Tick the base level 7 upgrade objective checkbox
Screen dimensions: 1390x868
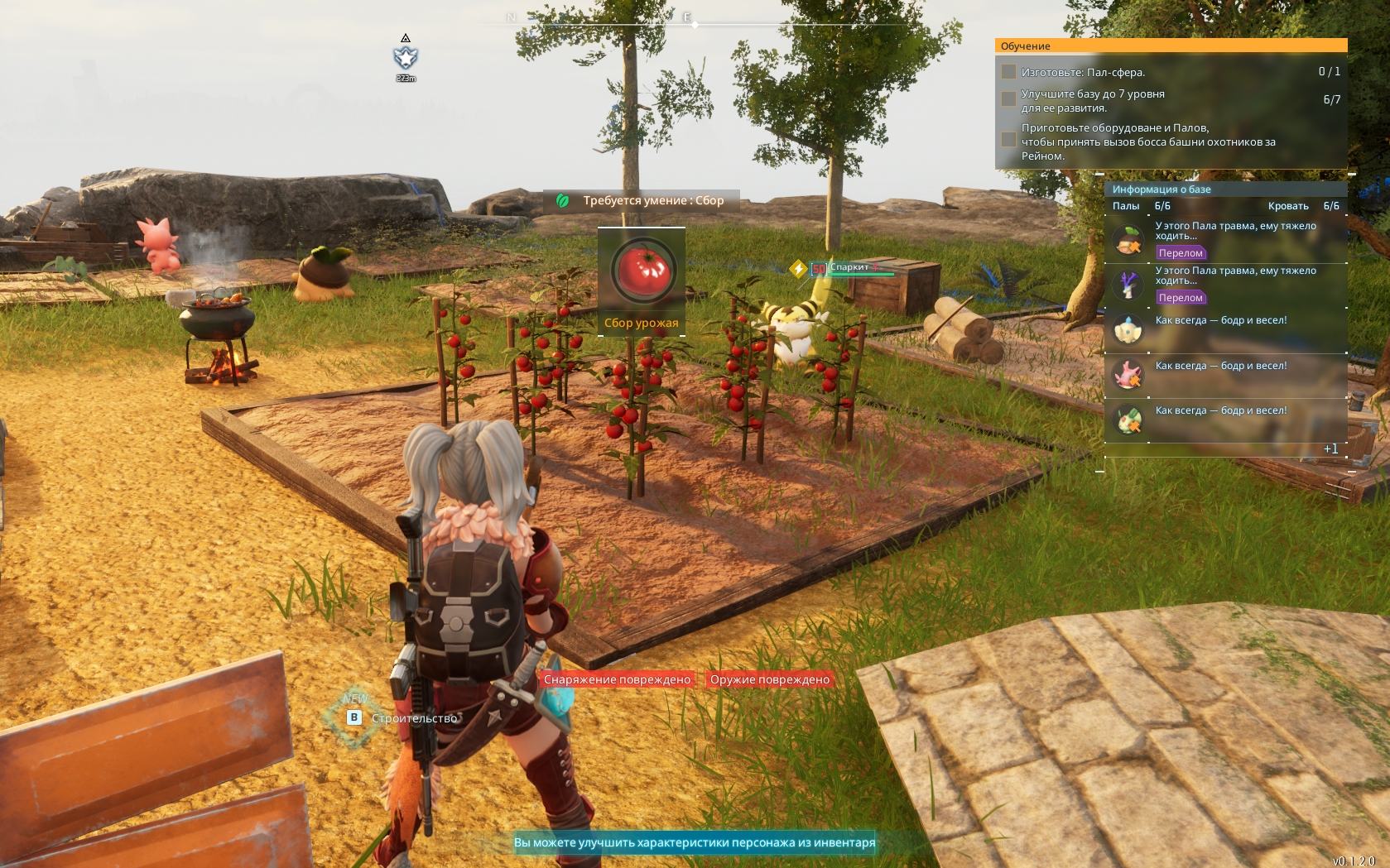pos(1008,99)
